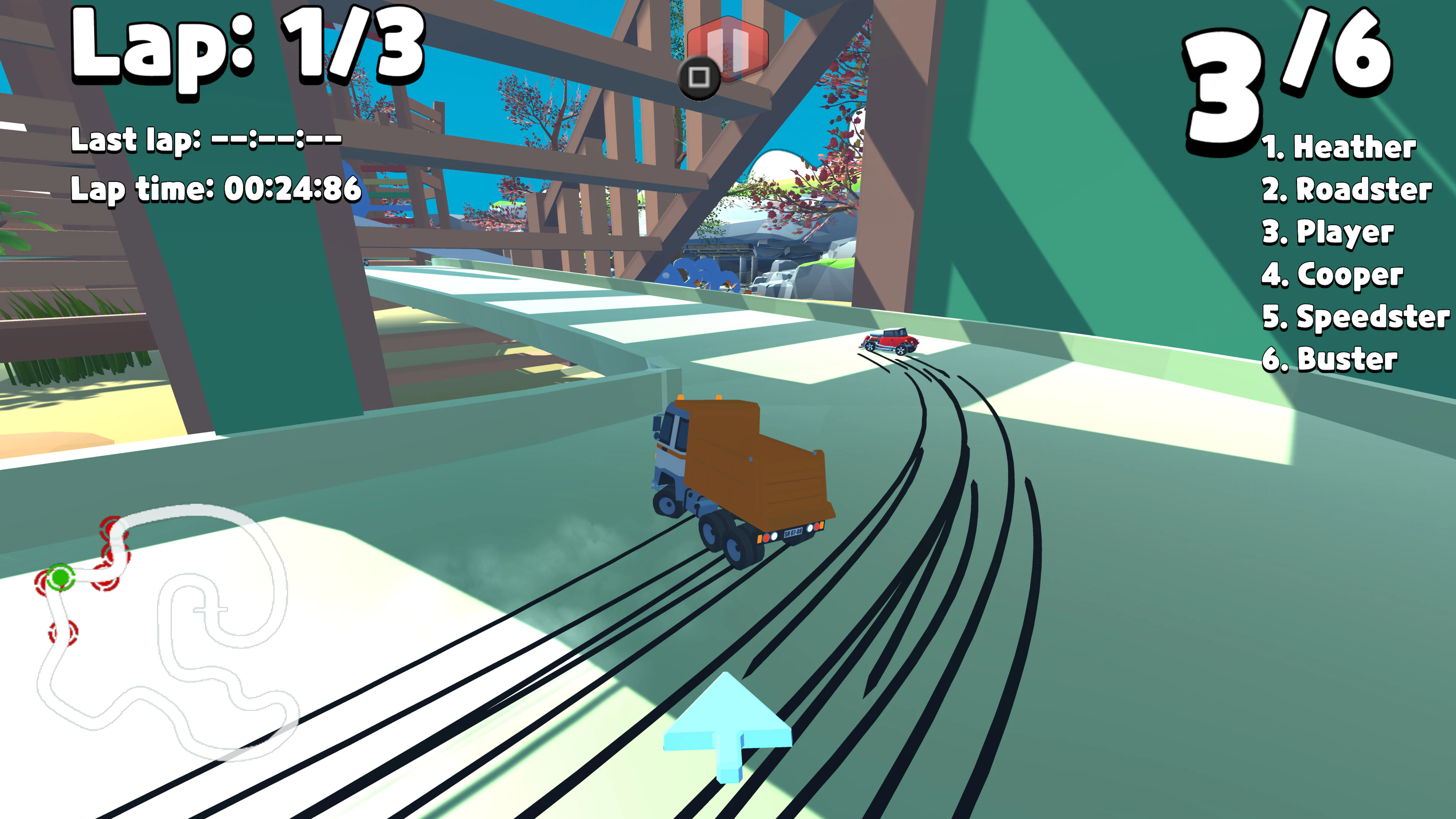1456x819 pixels.
Task: Click fourth place Cooper in the standings
Action: [x=1334, y=275]
